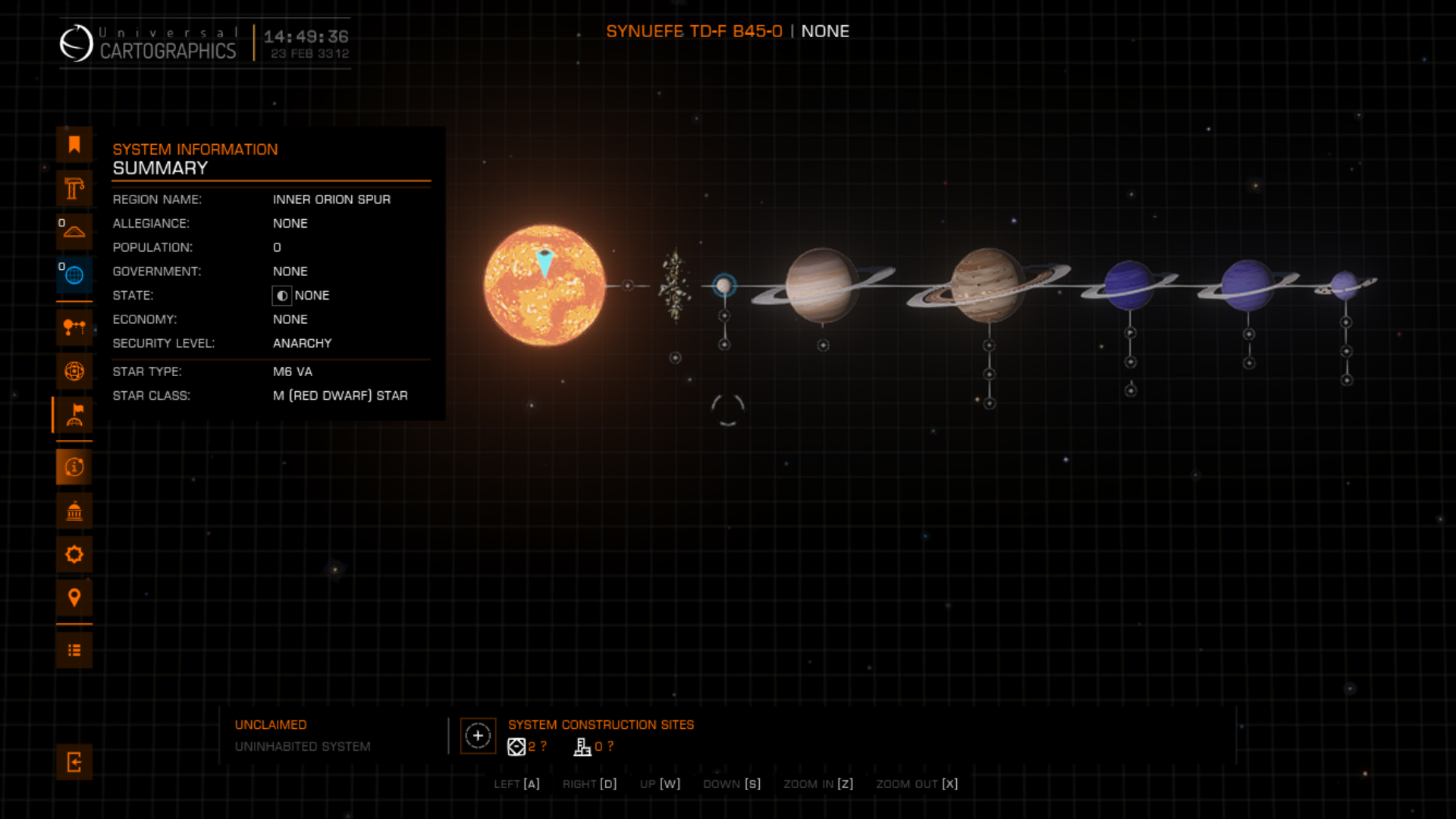
Task: Select the smallest purple ringed planet
Action: pos(1345,285)
